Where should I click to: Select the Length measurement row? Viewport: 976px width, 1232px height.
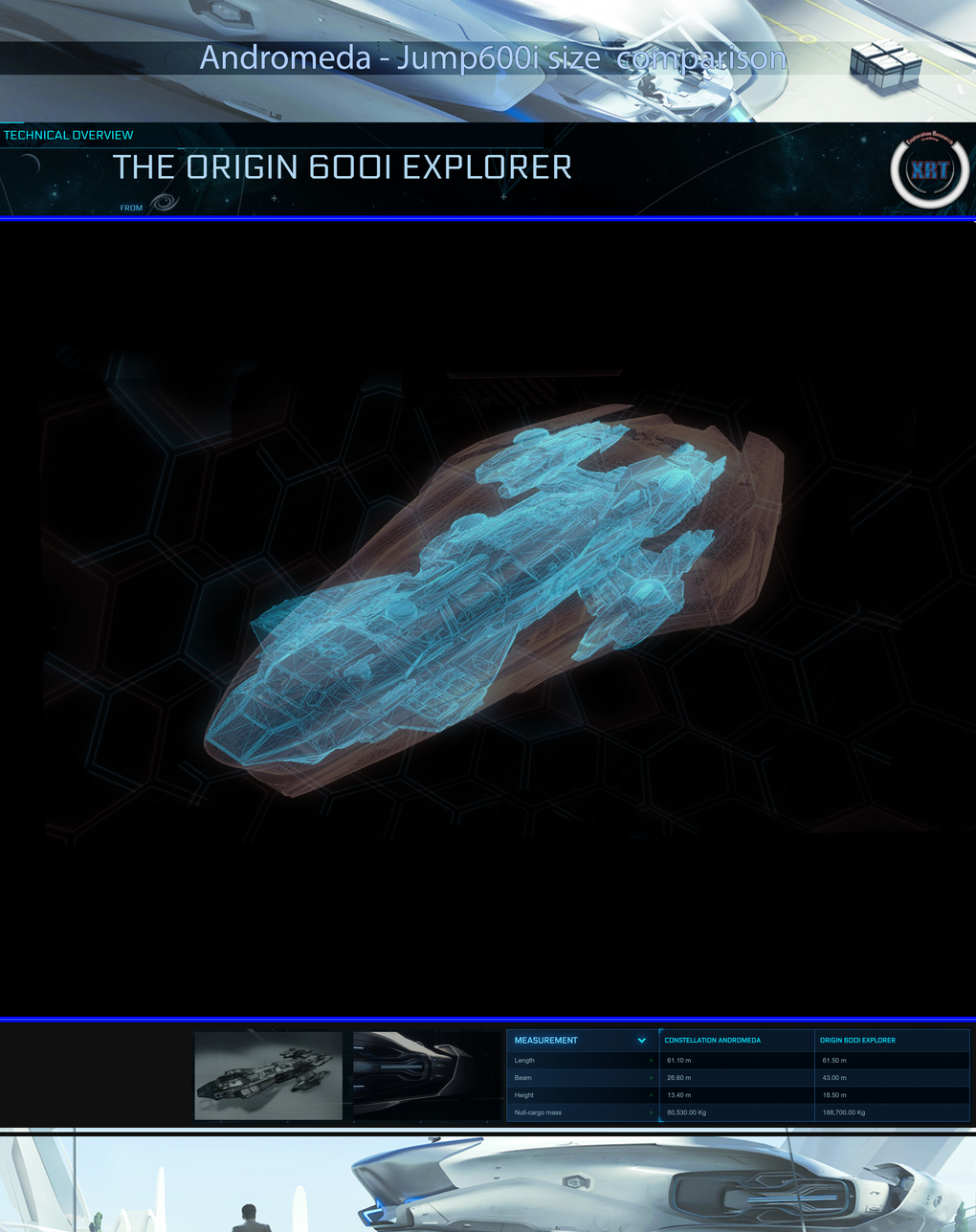[582, 1061]
